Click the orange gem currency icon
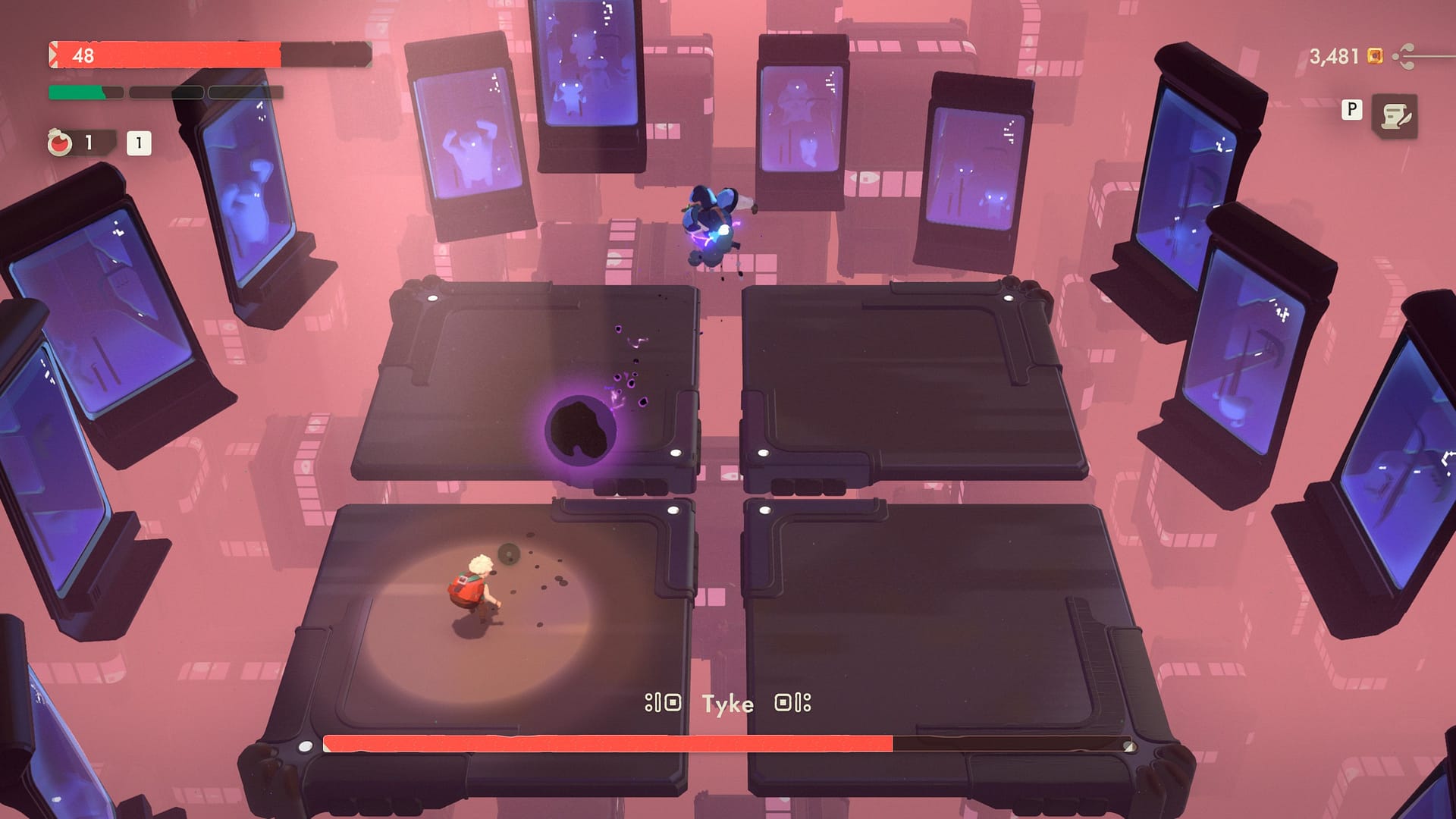 [1375, 56]
